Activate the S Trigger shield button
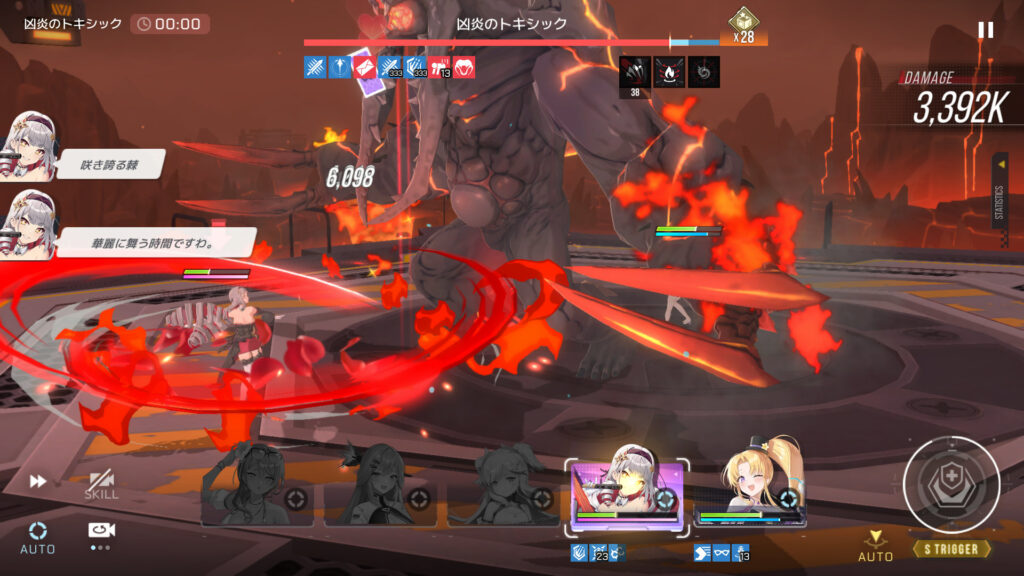The image size is (1024, 576). (951, 486)
